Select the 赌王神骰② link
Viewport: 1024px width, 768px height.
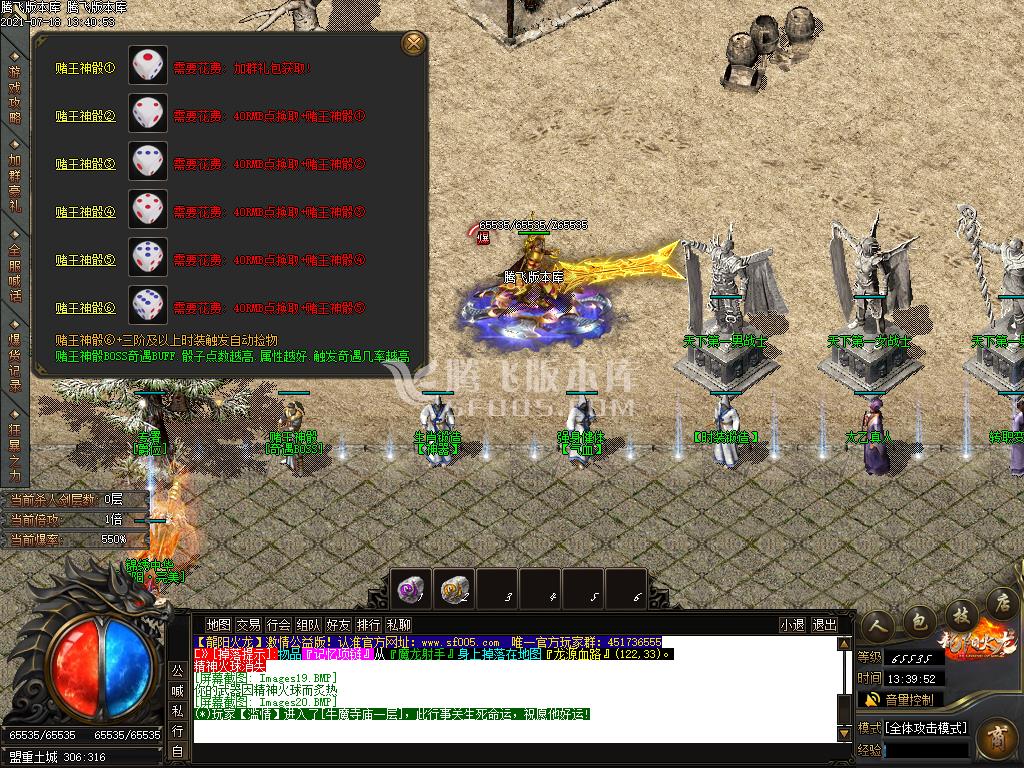click(x=85, y=116)
